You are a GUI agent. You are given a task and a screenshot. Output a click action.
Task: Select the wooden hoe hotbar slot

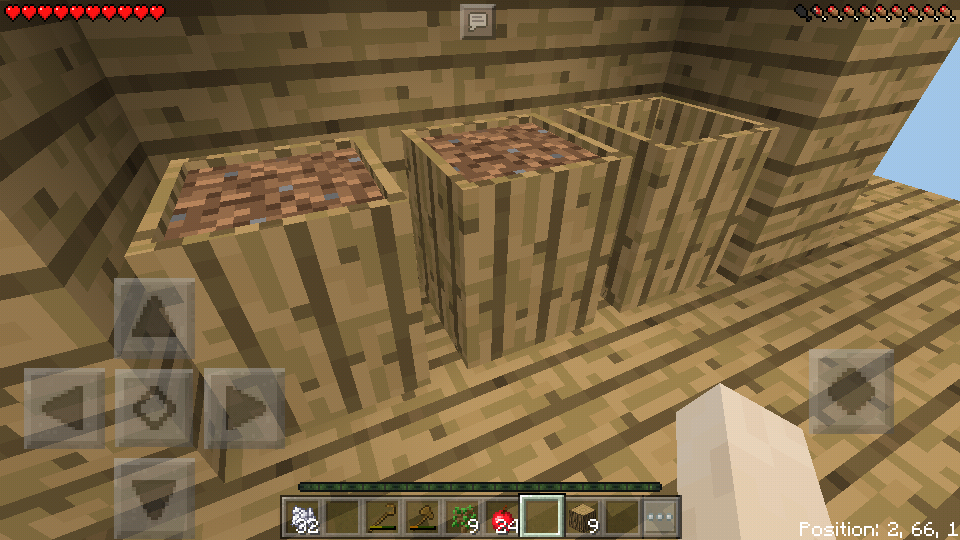(x=381, y=517)
